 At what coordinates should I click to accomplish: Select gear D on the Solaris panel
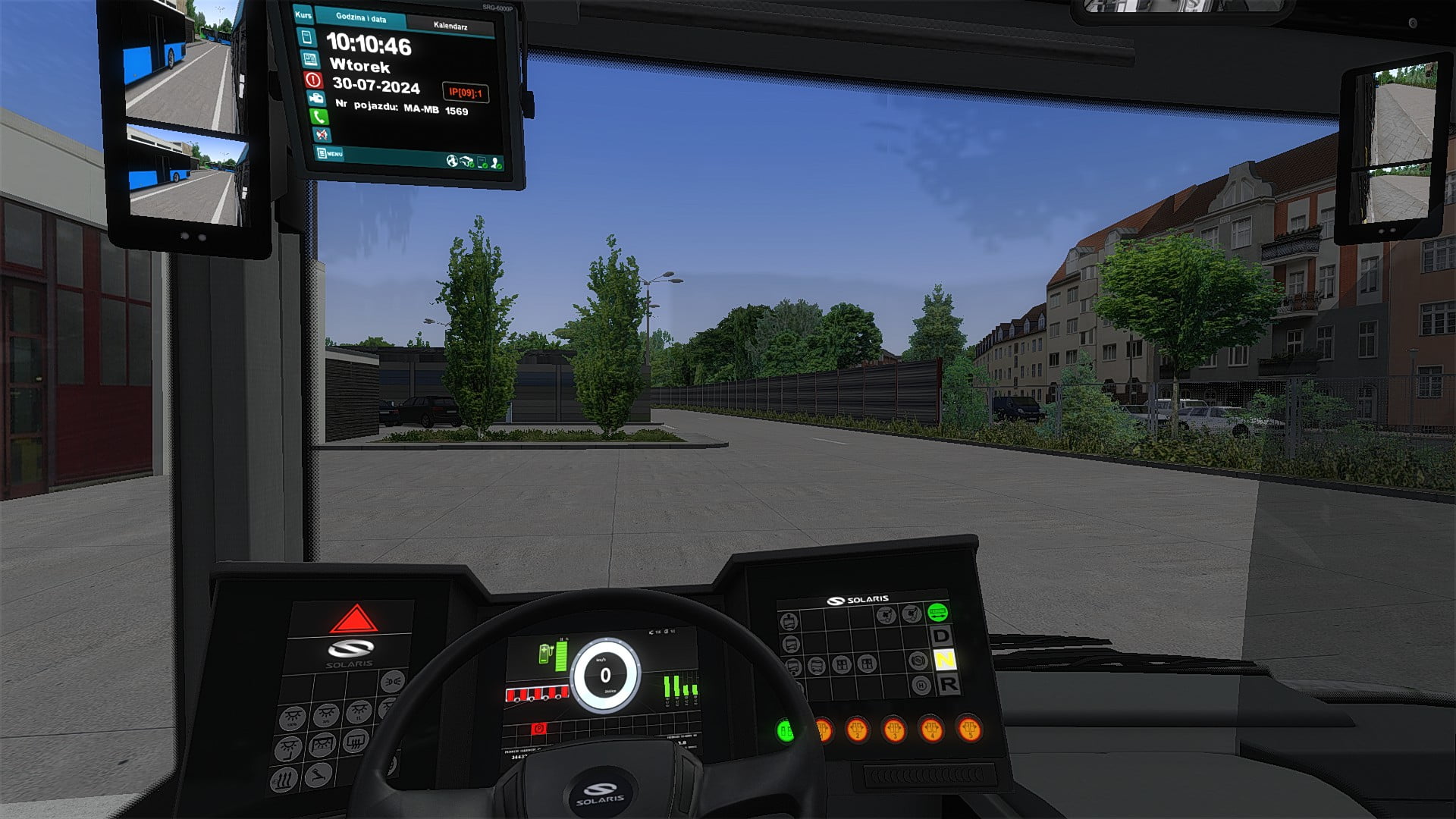(x=941, y=635)
